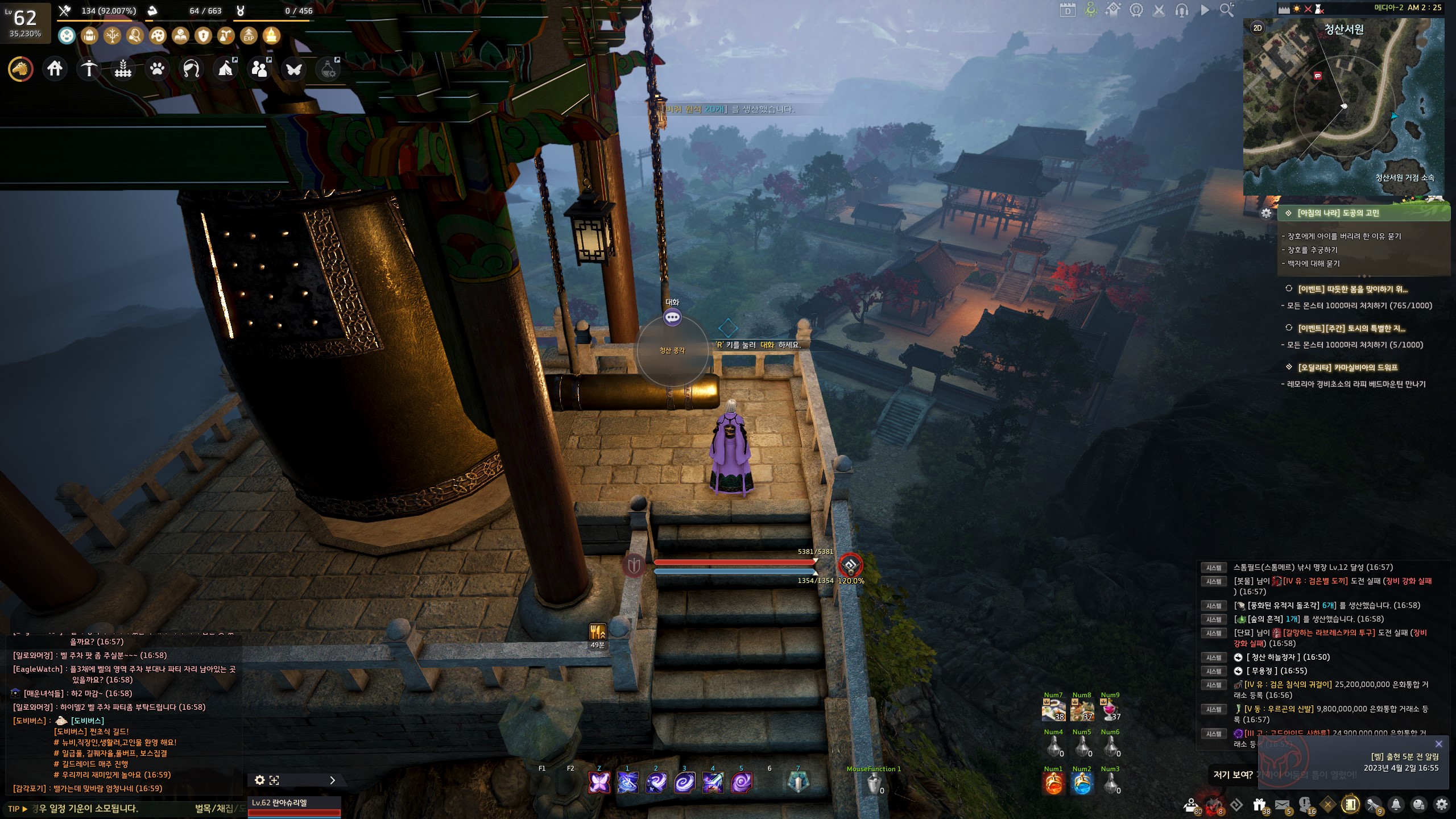Open the mail envelope icon

[x=1282, y=805]
